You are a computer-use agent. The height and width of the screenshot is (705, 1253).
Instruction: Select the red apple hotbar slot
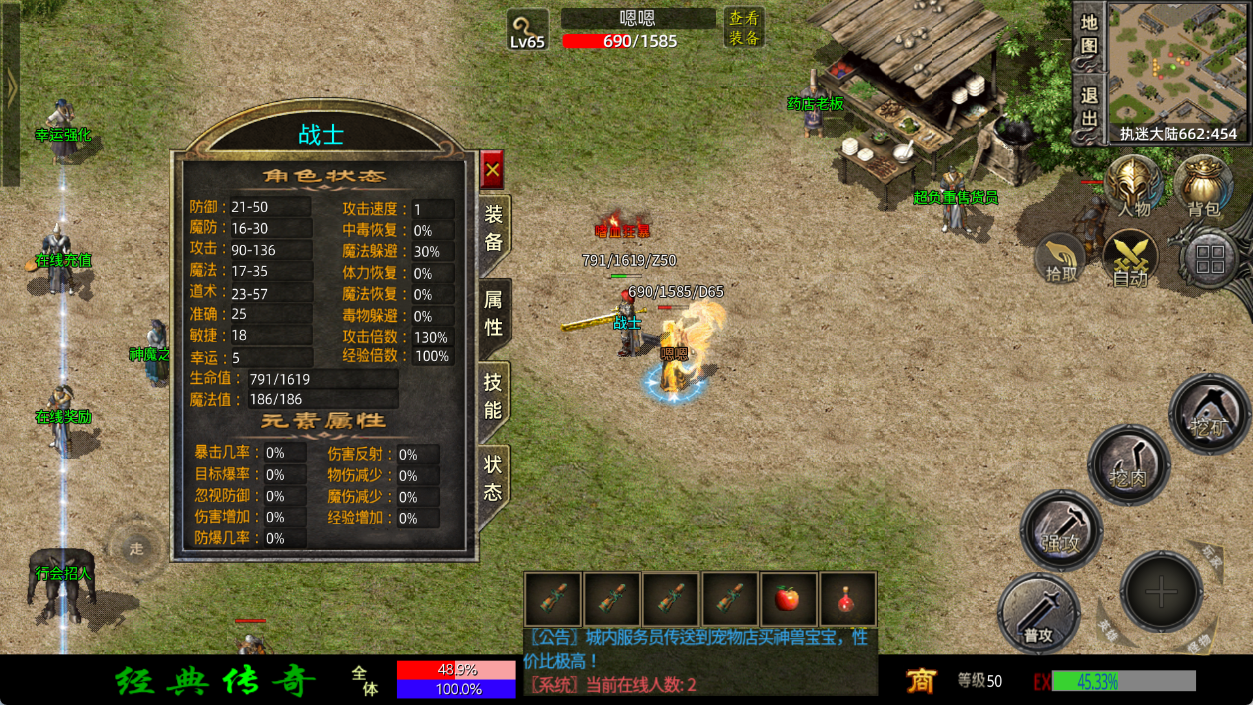[x=789, y=599]
